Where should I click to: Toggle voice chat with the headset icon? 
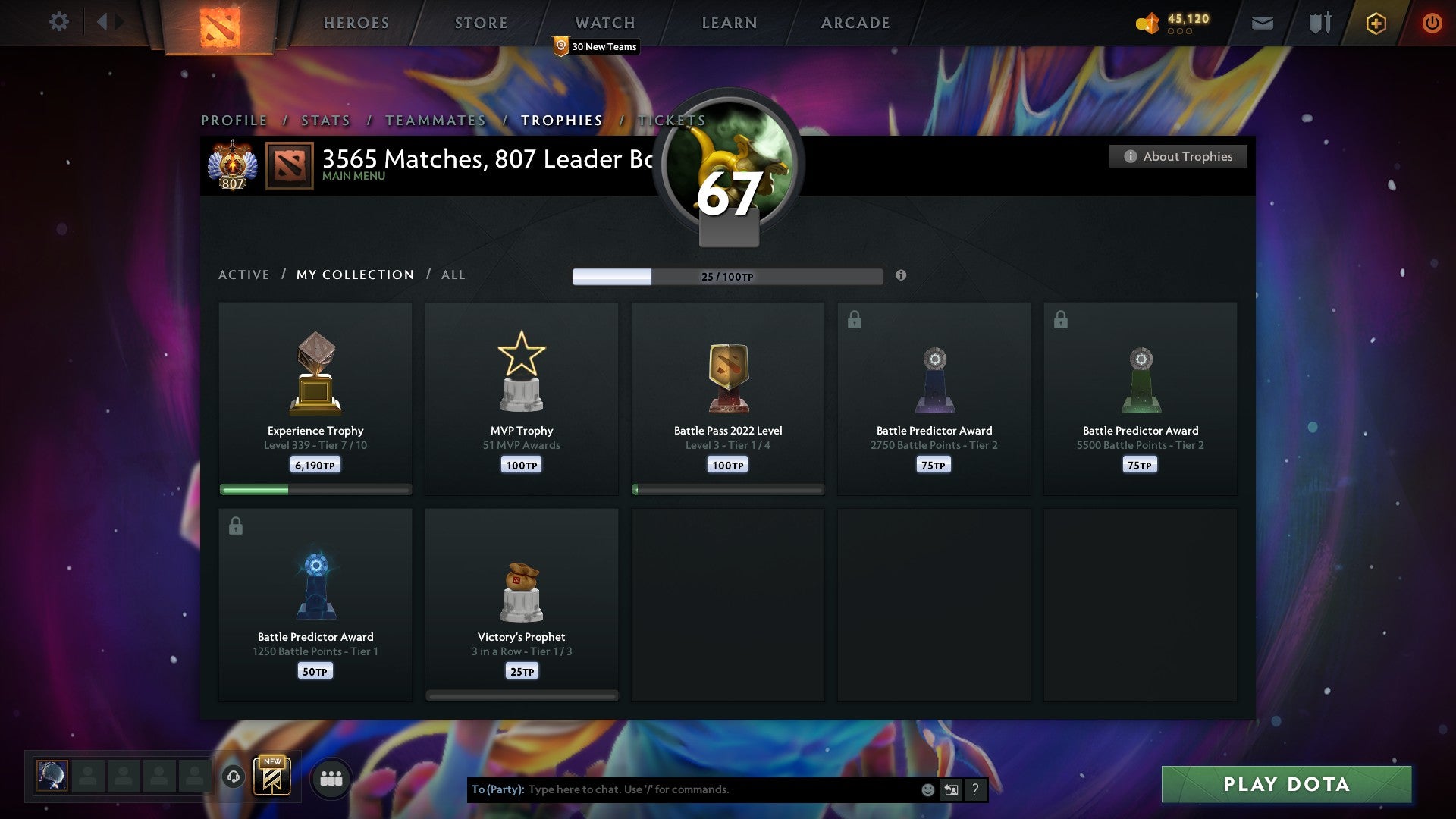pos(234,777)
